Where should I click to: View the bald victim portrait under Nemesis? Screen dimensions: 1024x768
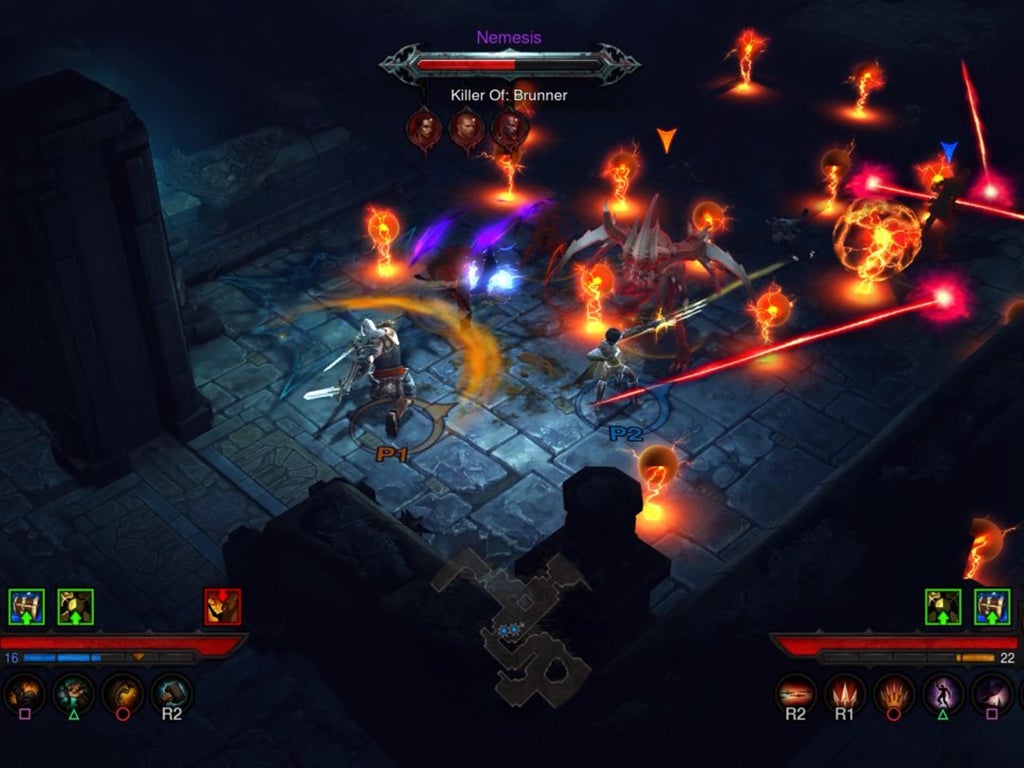[466, 129]
